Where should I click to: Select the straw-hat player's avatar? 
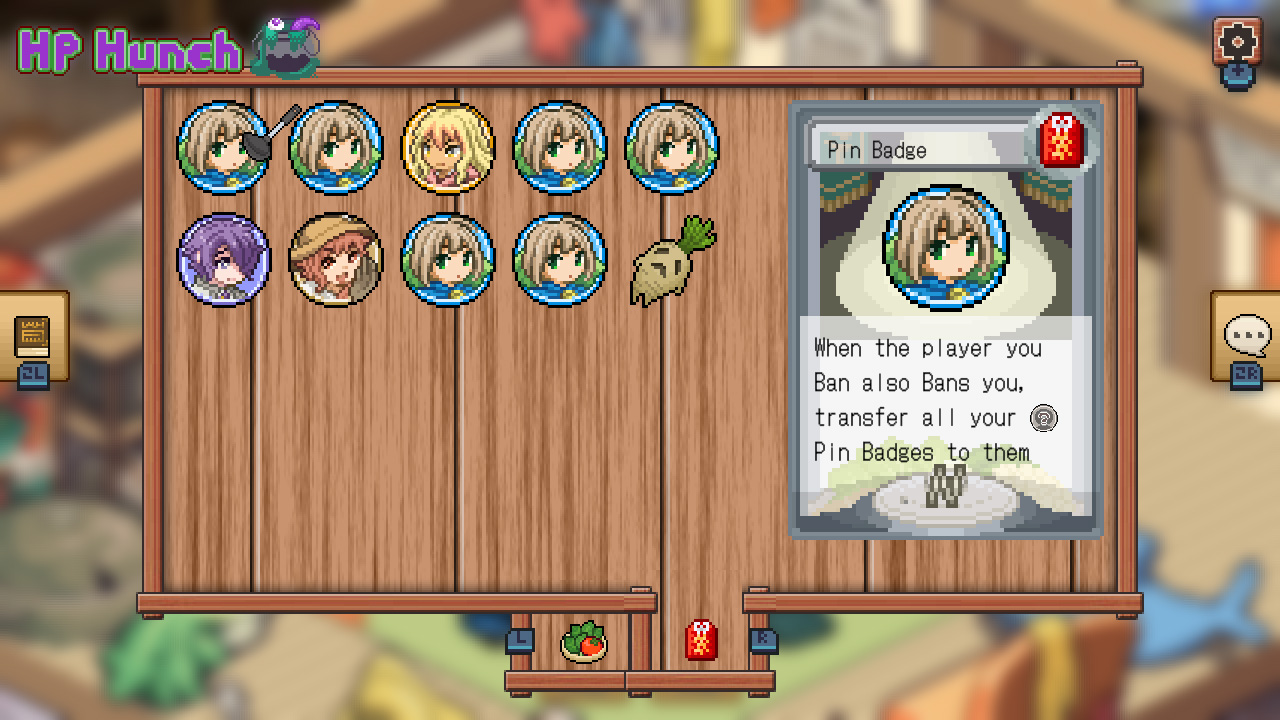click(336, 258)
